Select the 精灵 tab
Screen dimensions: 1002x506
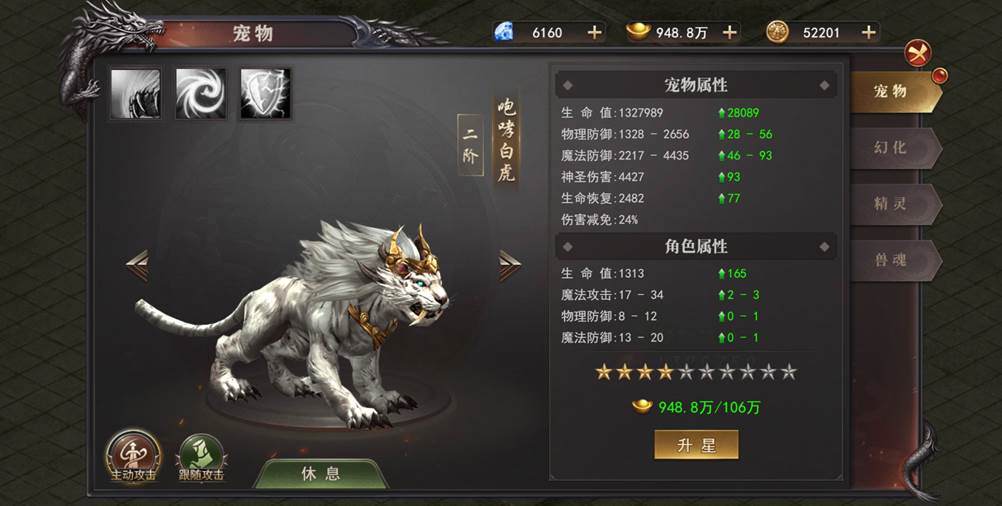893,203
